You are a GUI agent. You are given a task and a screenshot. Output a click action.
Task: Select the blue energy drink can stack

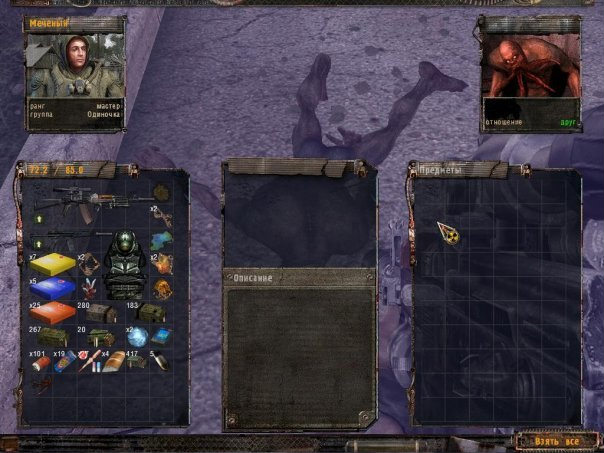[62, 362]
